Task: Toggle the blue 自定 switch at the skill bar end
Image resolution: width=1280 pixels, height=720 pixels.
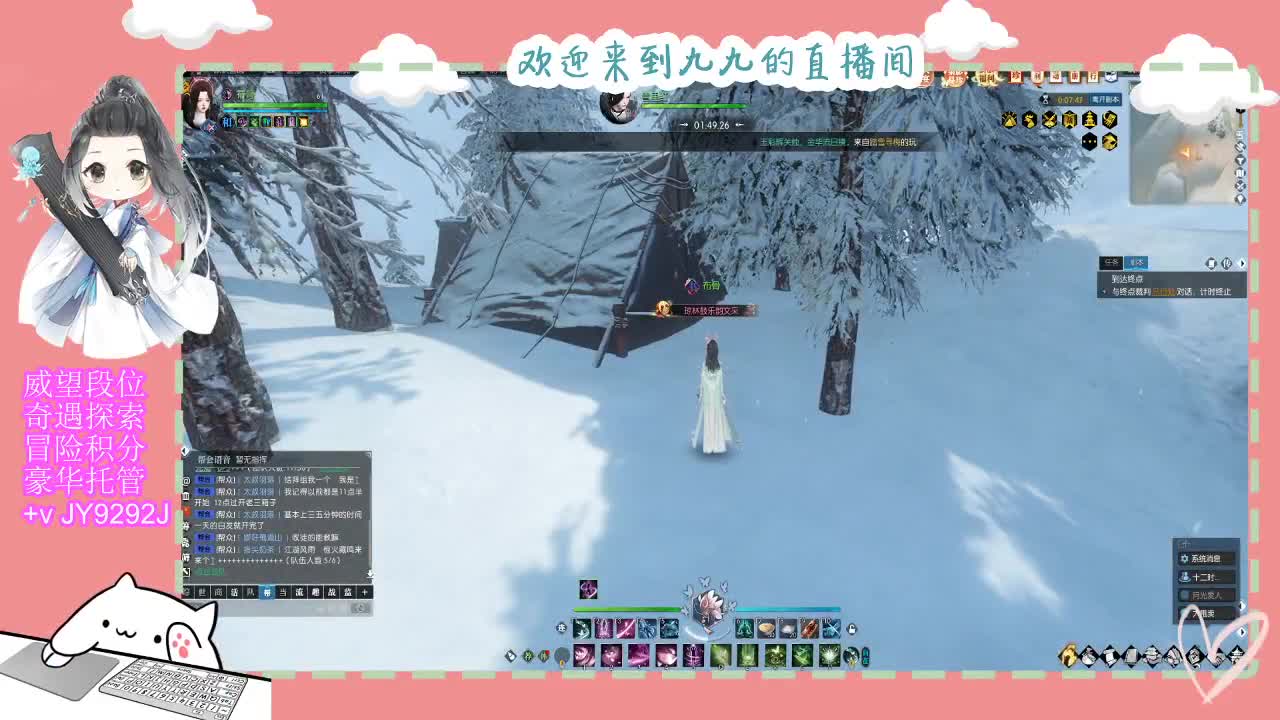Action: coord(865,656)
